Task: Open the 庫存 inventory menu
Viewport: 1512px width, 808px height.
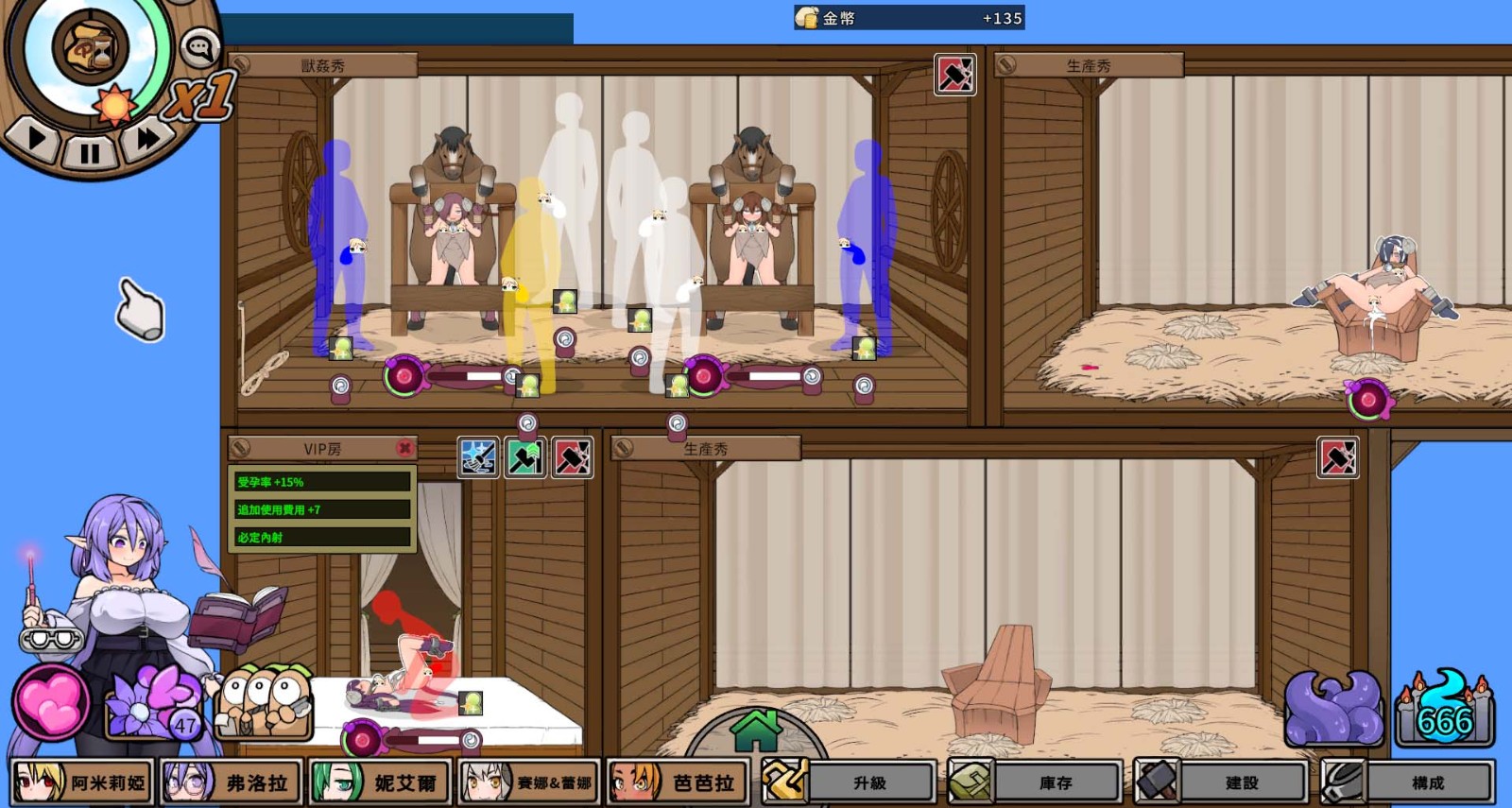Action: [x=1036, y=782]
